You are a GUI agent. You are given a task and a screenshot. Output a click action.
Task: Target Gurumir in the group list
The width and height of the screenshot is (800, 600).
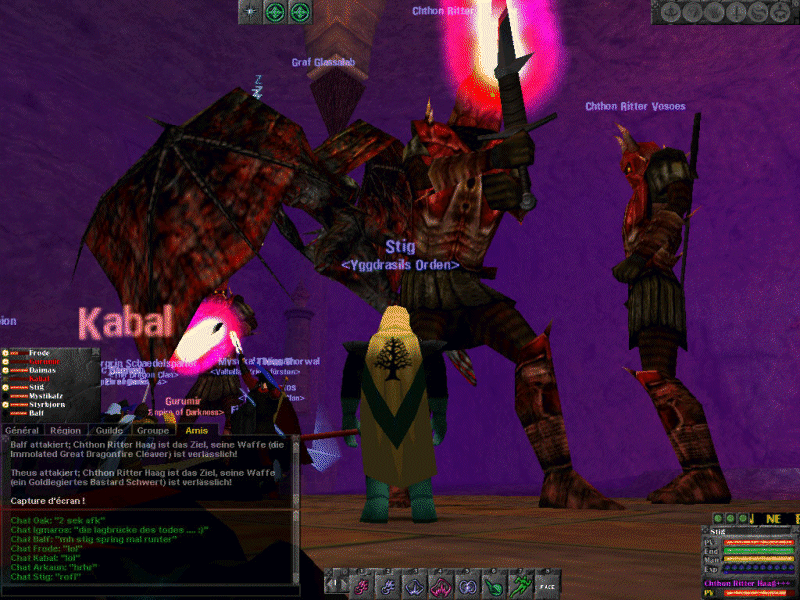point(41,361)
